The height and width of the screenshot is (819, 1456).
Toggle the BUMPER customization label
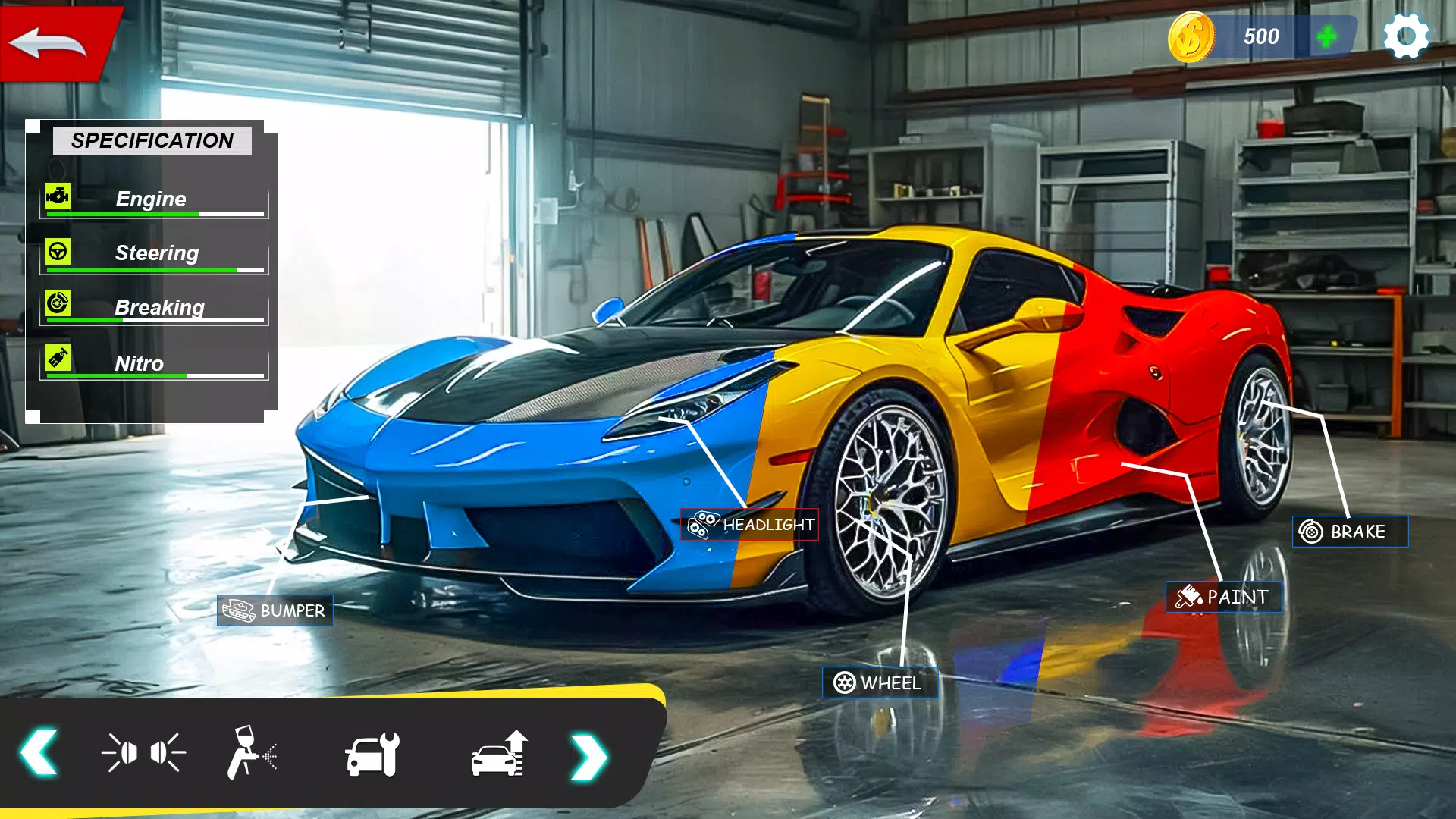pos(276,610)
